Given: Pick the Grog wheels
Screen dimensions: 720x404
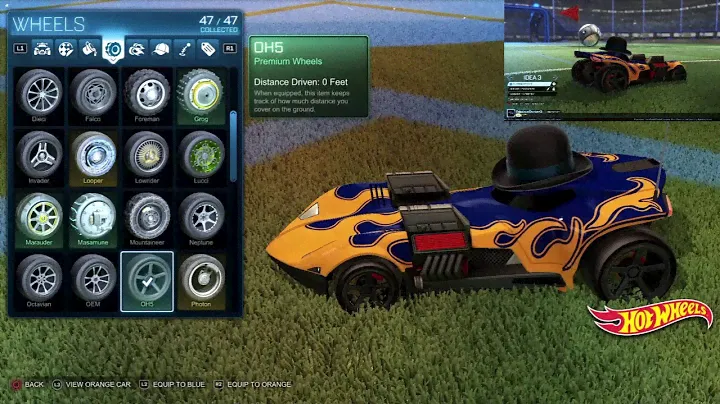Looking at the screenshot, I should click(200, 95).
